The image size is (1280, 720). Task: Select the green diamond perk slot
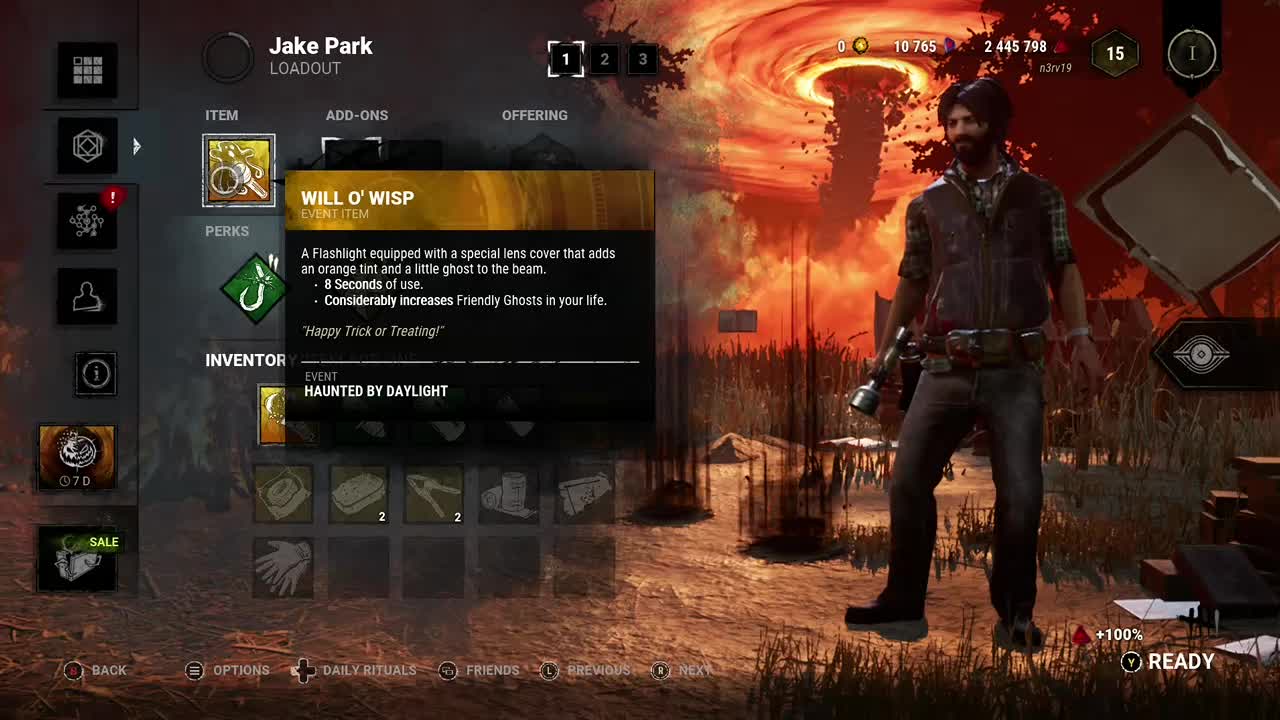click(x=254, y=289)
